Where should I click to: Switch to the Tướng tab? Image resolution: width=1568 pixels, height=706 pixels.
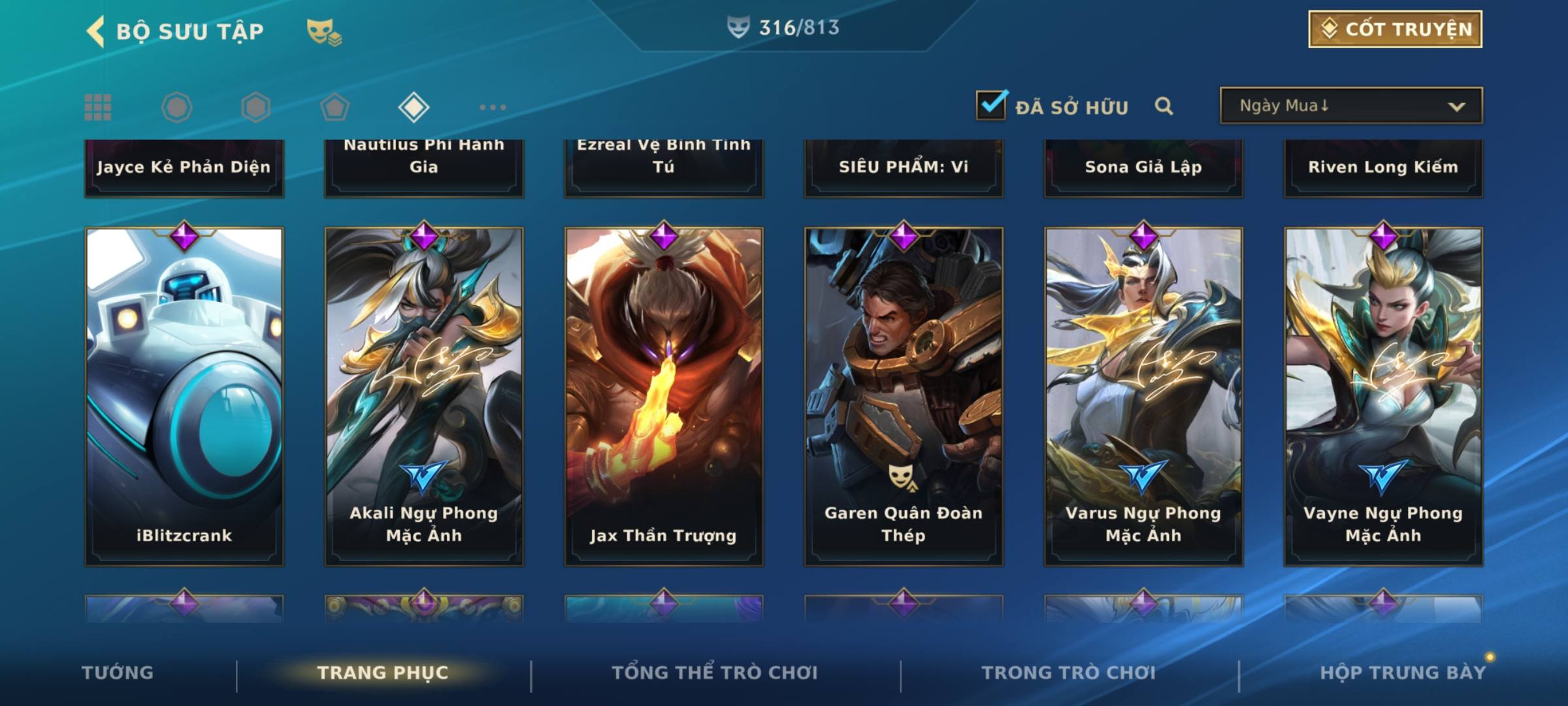click(x=118, y=673)
